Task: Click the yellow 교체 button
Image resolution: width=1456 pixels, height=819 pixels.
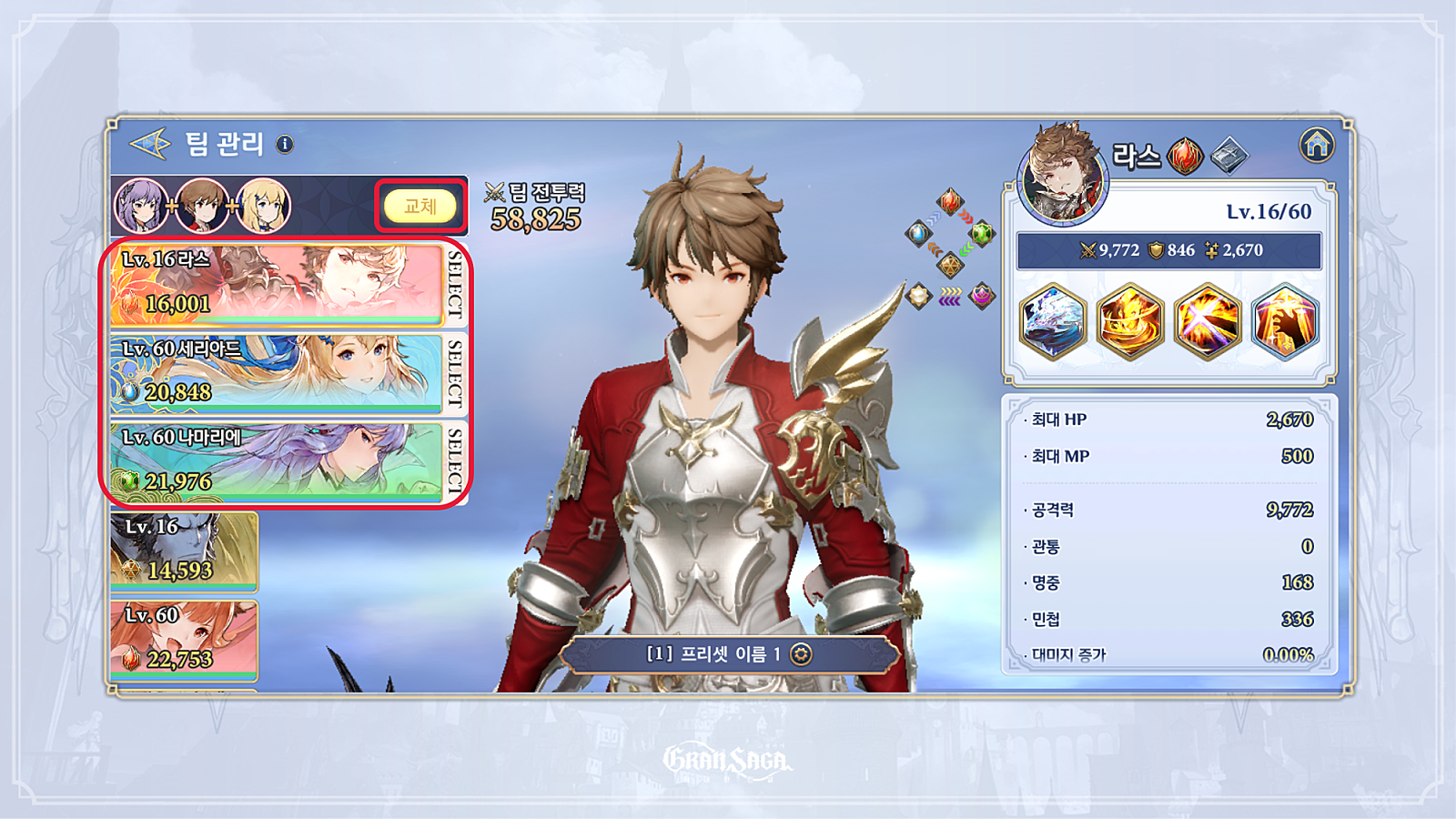Action: (x=420, y=207)
